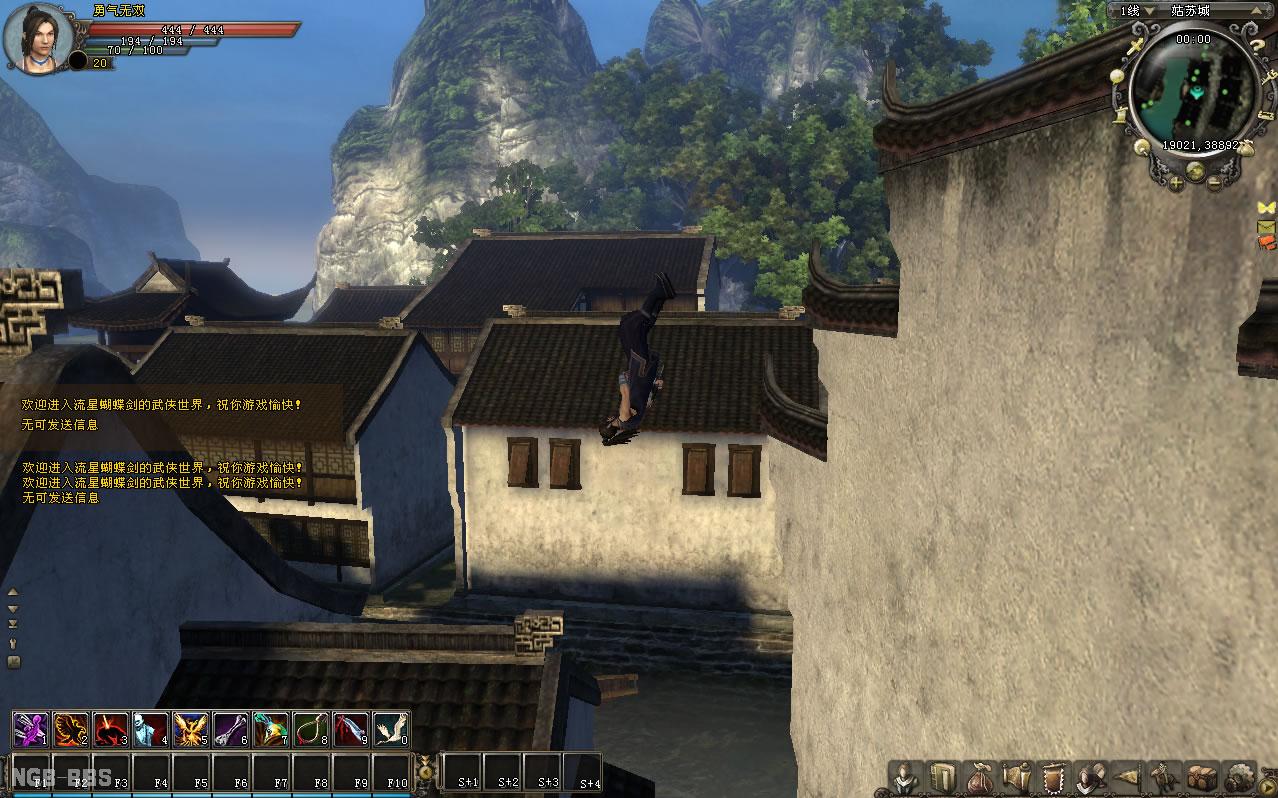Open the character panel from bottom menu
This screenshot has width=1278, height=798.
pos(907,777)
